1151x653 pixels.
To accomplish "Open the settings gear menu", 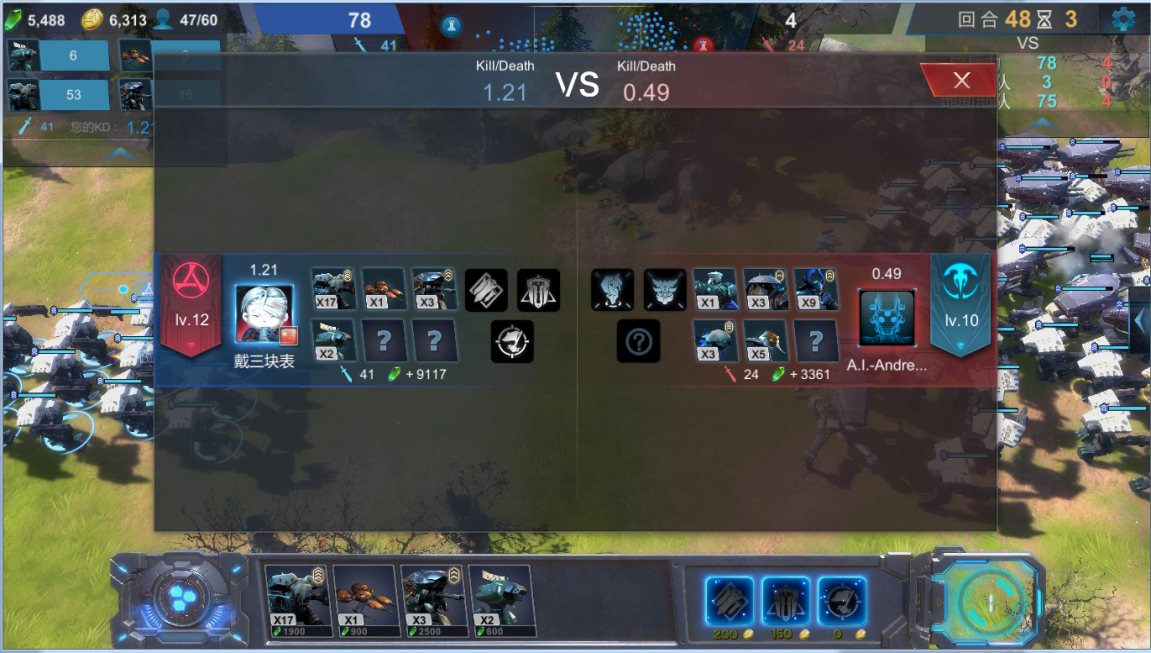I will 1122,19.
